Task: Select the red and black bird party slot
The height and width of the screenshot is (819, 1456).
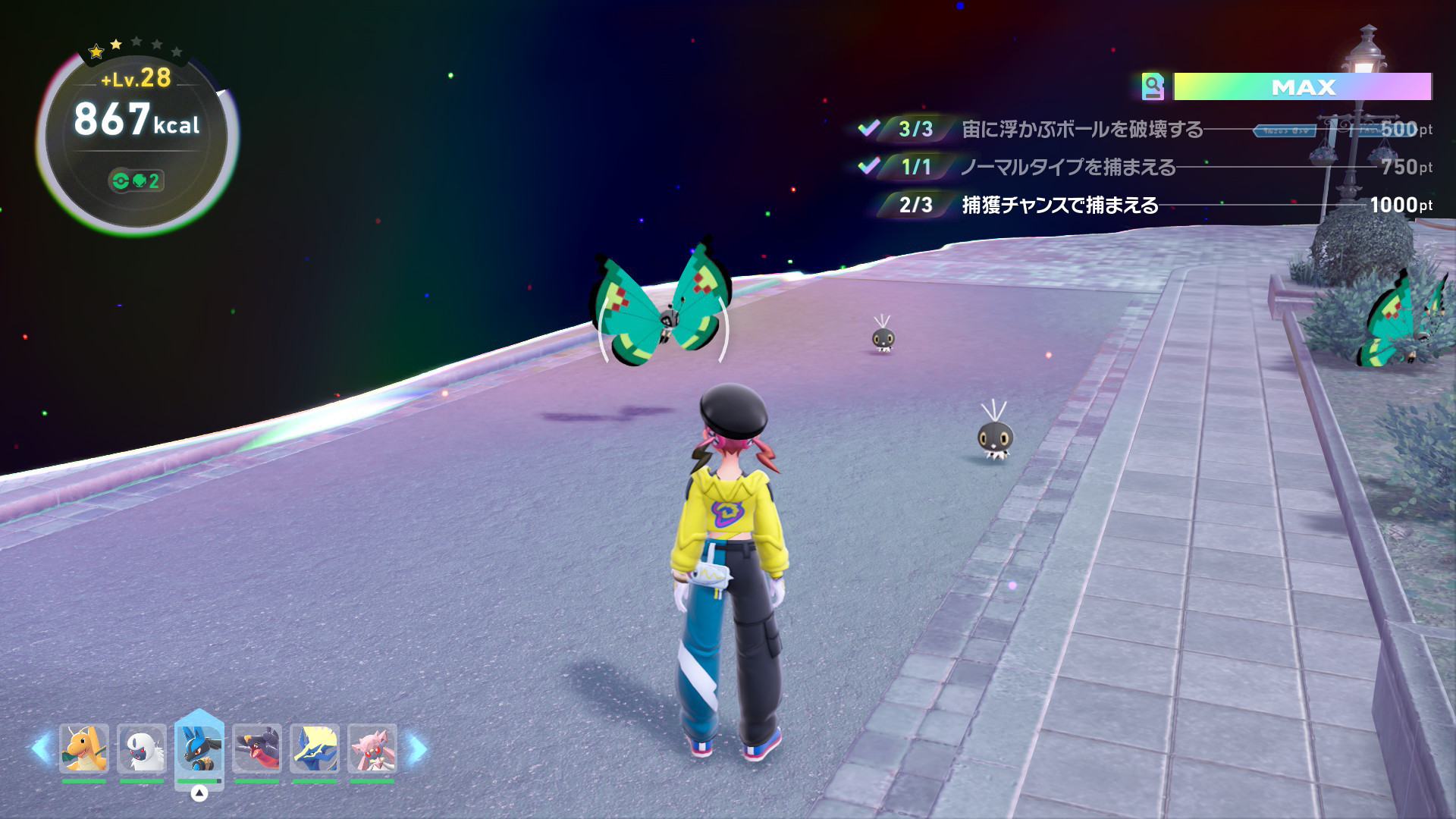Action: (257, 748)
